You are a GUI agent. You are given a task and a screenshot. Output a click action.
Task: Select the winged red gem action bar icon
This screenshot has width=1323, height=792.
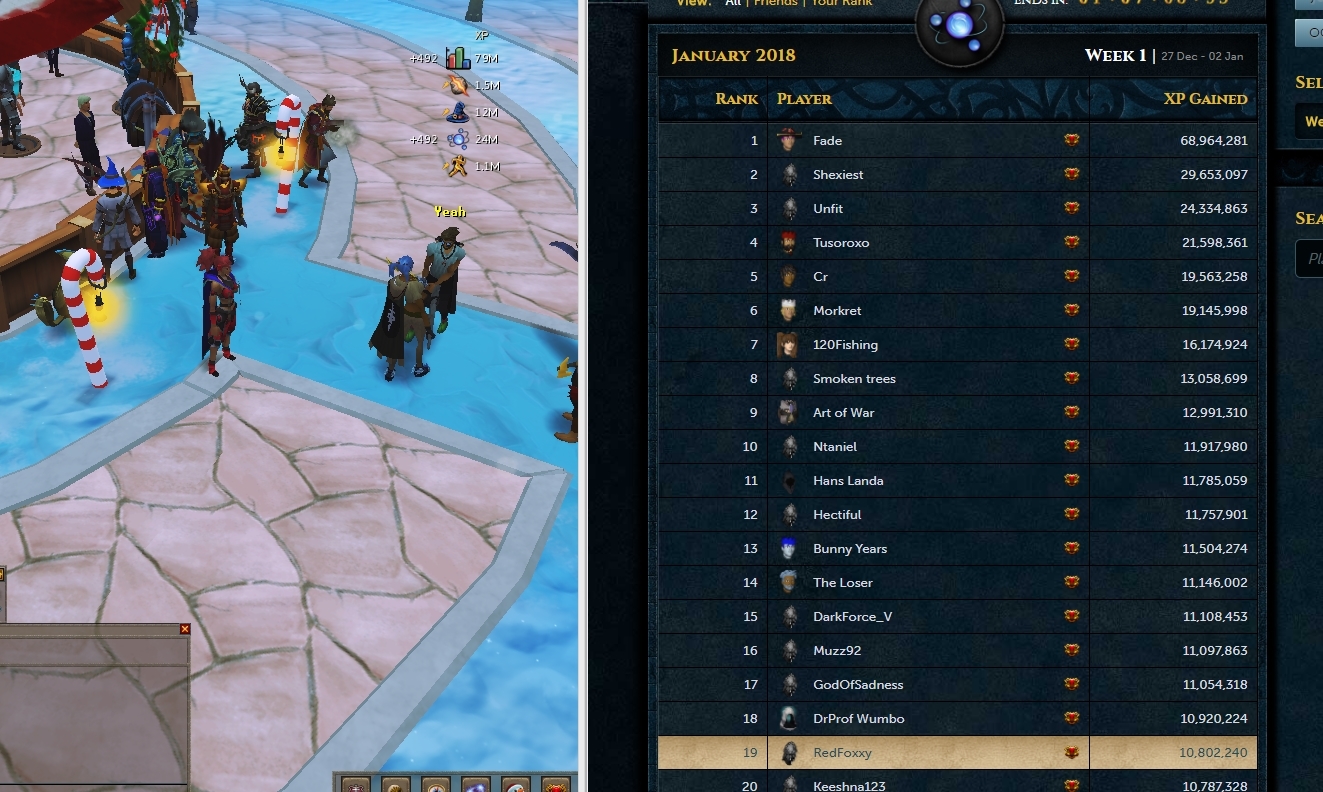tap(555, 788)
